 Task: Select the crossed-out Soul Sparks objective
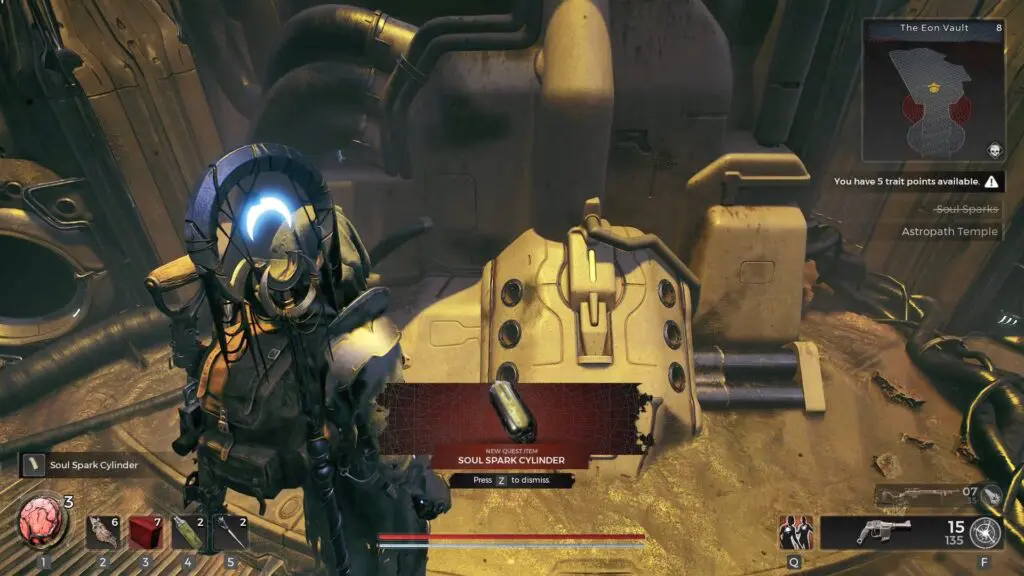(965, 209)
